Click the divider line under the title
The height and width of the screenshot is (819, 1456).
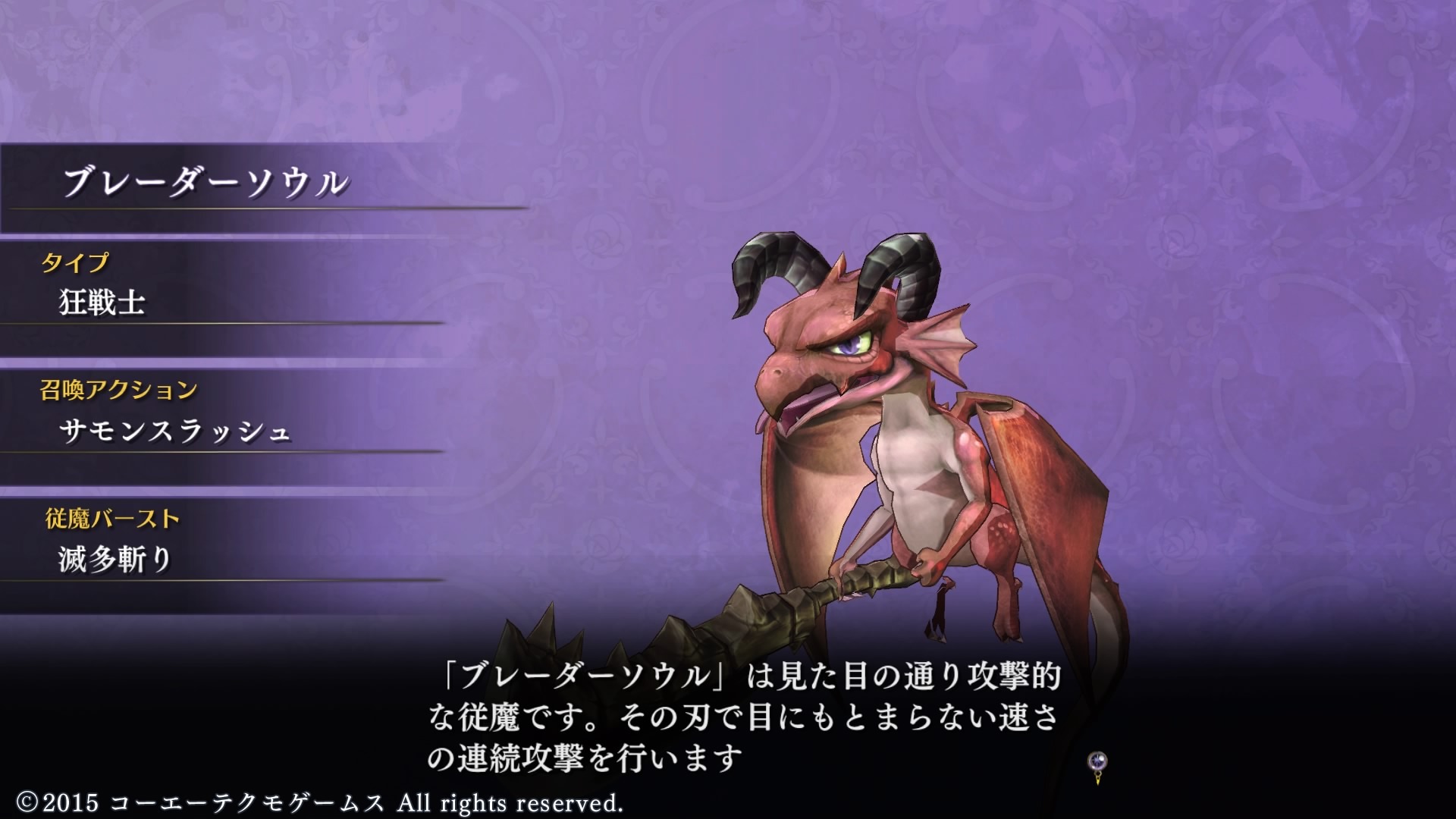coord(265,207)
